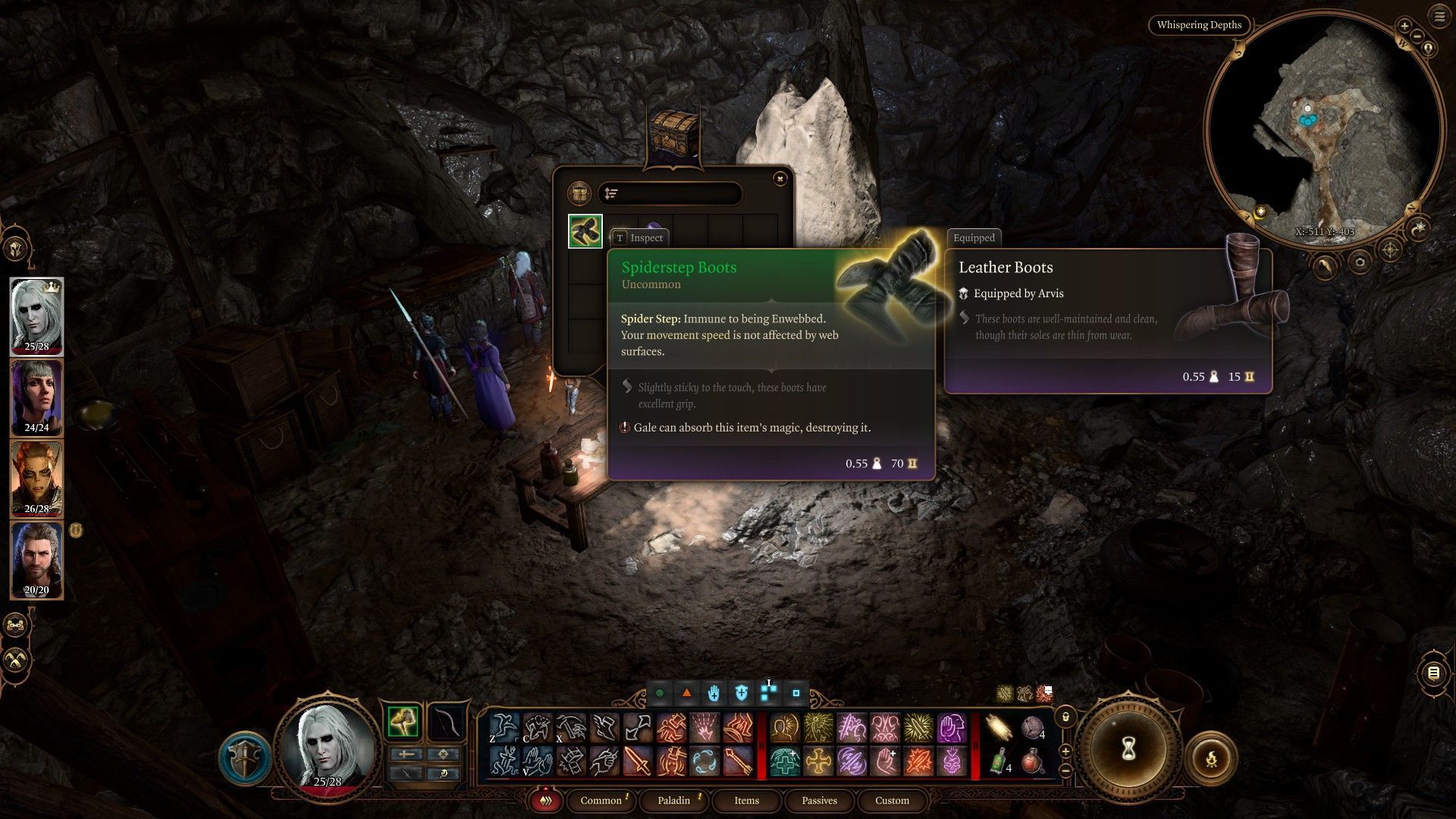Select the ranged bow weapon slot

coord(446,721)
